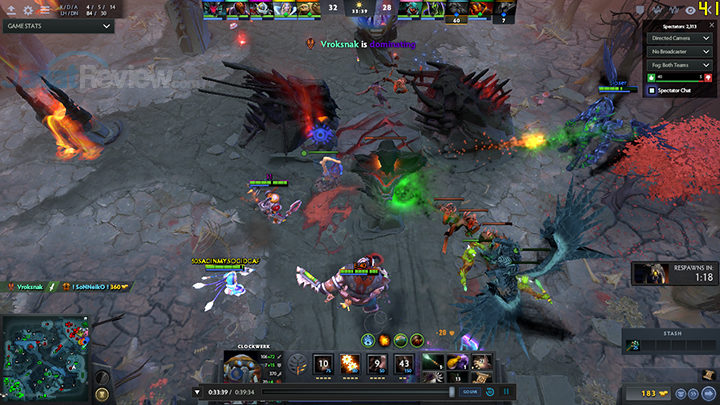
Task: Click the stash item slot
Action: click(632, 346)
